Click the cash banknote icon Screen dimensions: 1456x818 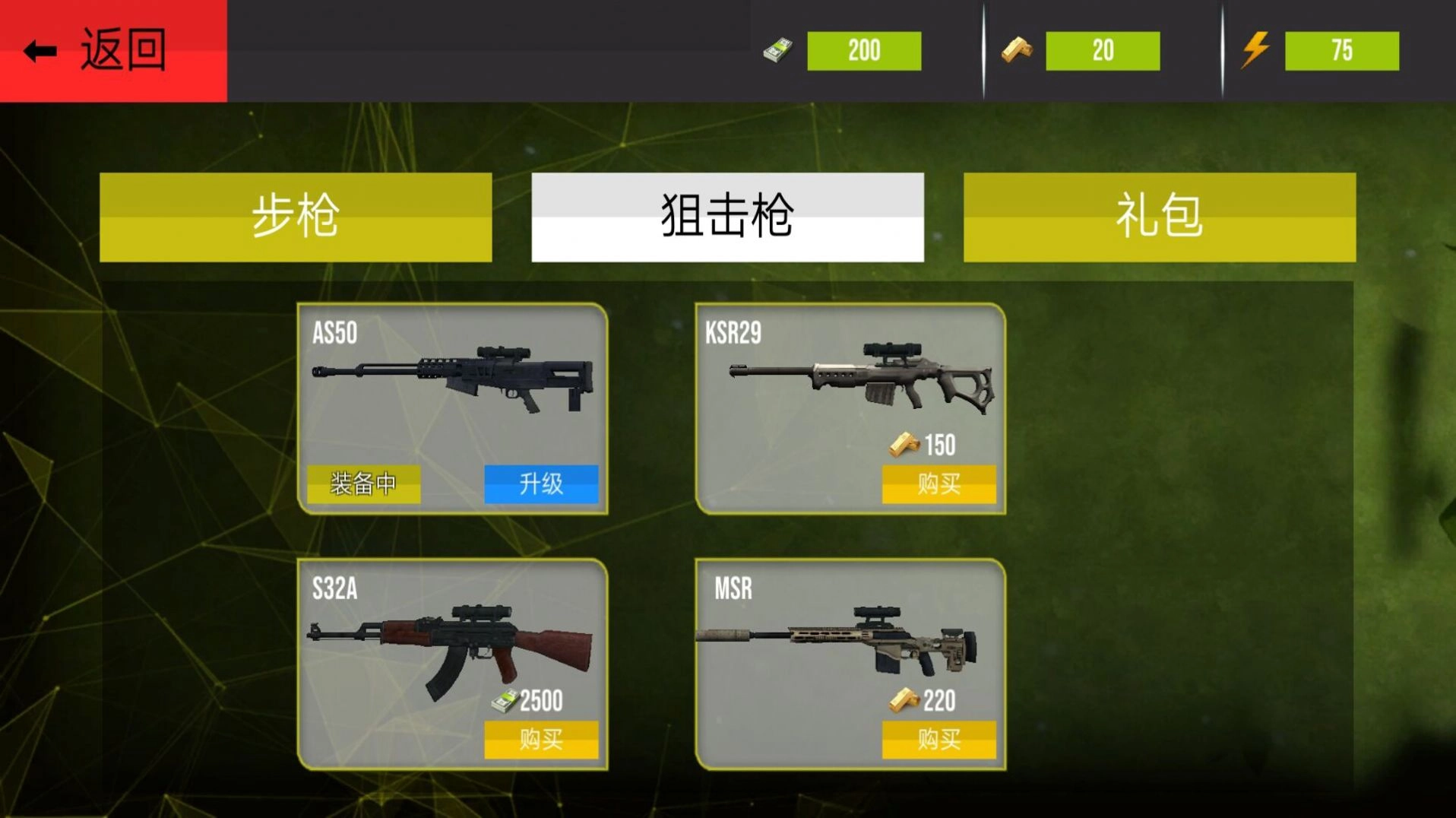pos(778,50)
